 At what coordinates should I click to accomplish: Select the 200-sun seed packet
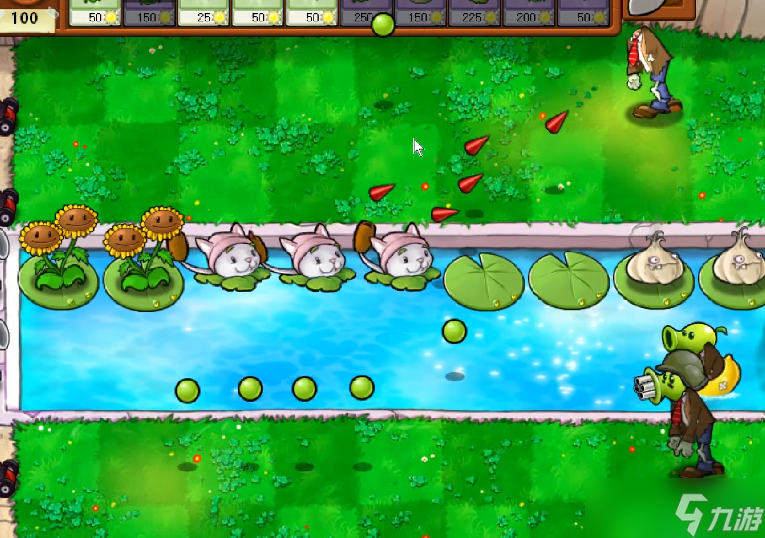(528, 12)
